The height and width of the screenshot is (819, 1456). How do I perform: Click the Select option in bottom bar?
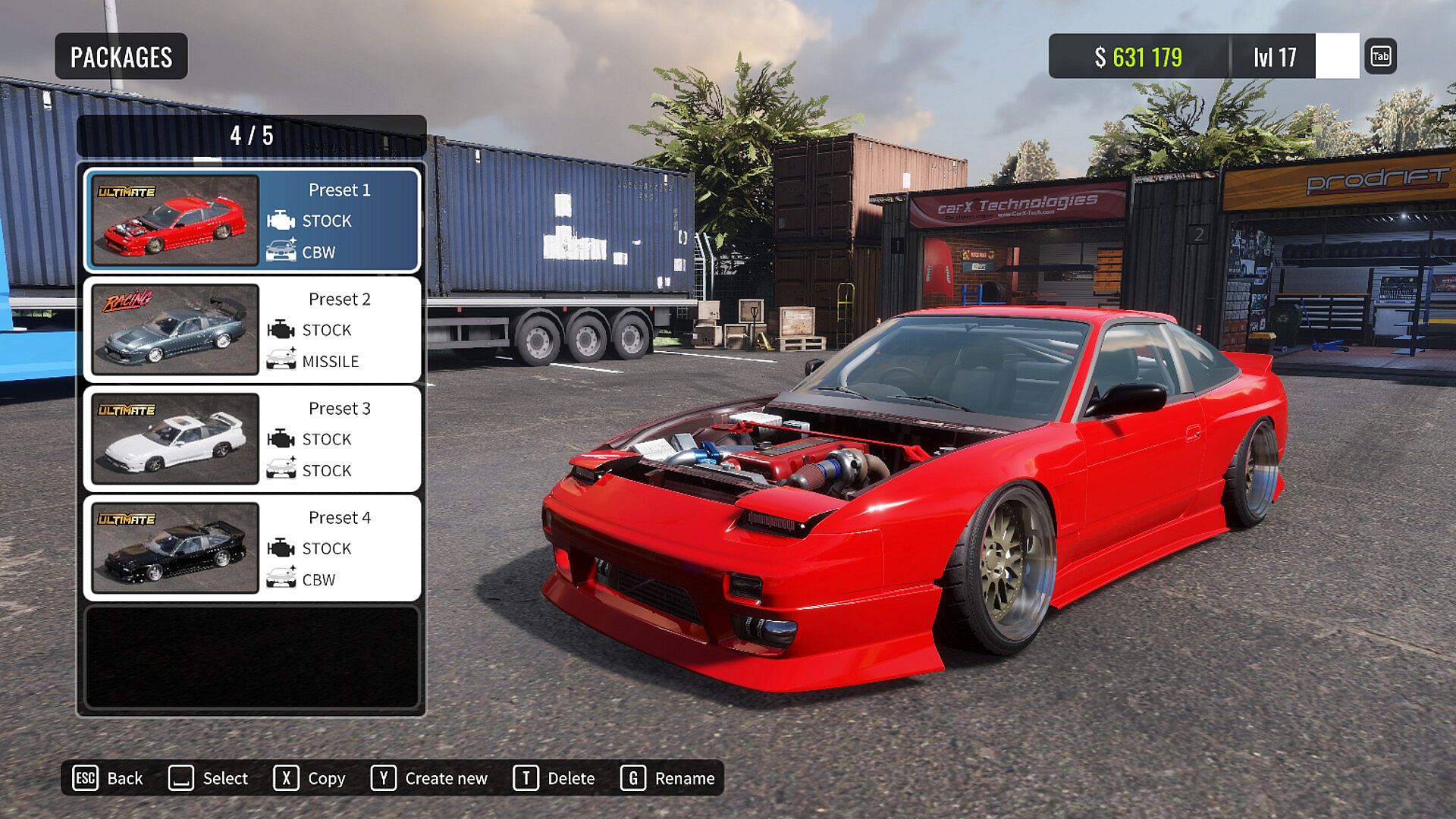(x=209, y=778)
